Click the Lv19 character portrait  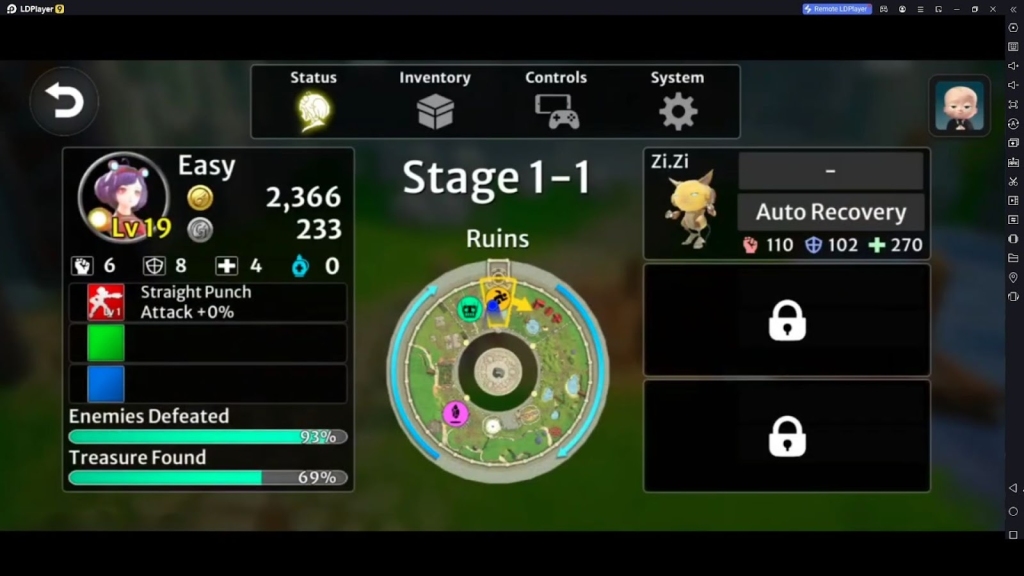point(123,197)
